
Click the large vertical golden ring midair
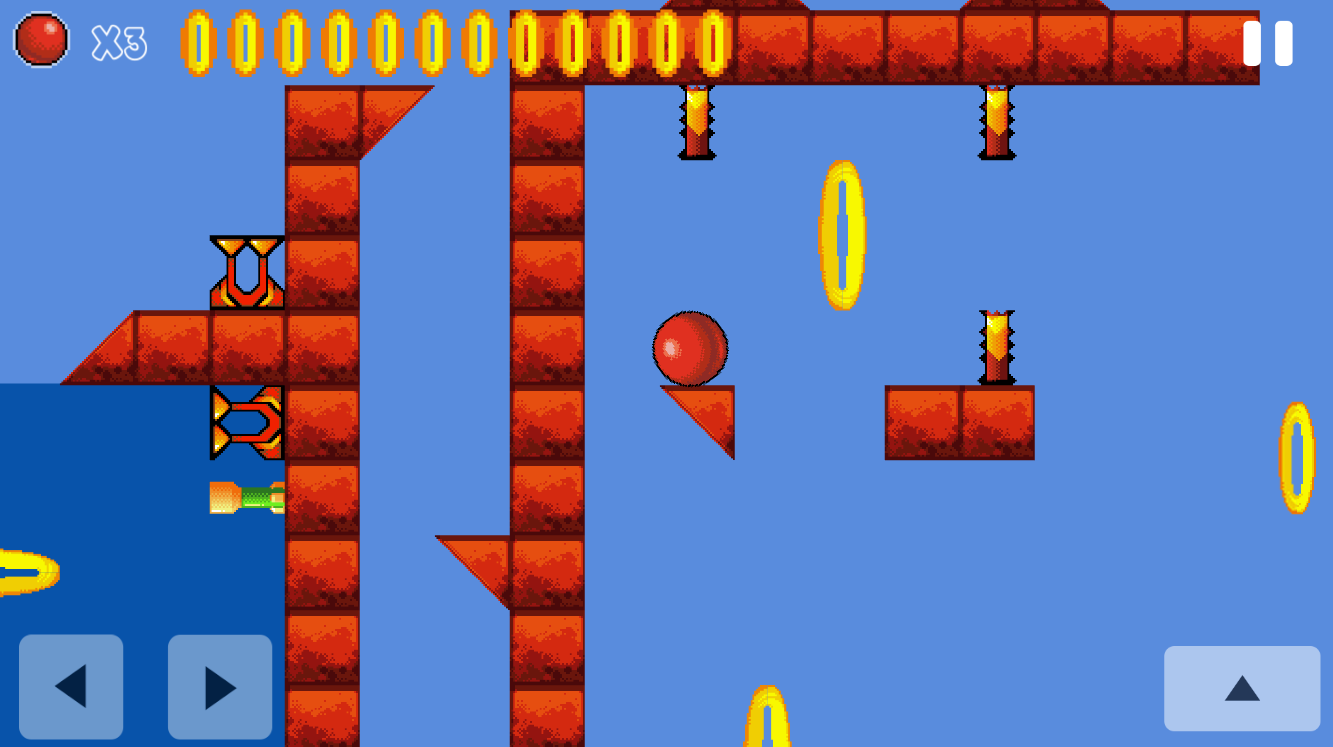click(841, 235)
